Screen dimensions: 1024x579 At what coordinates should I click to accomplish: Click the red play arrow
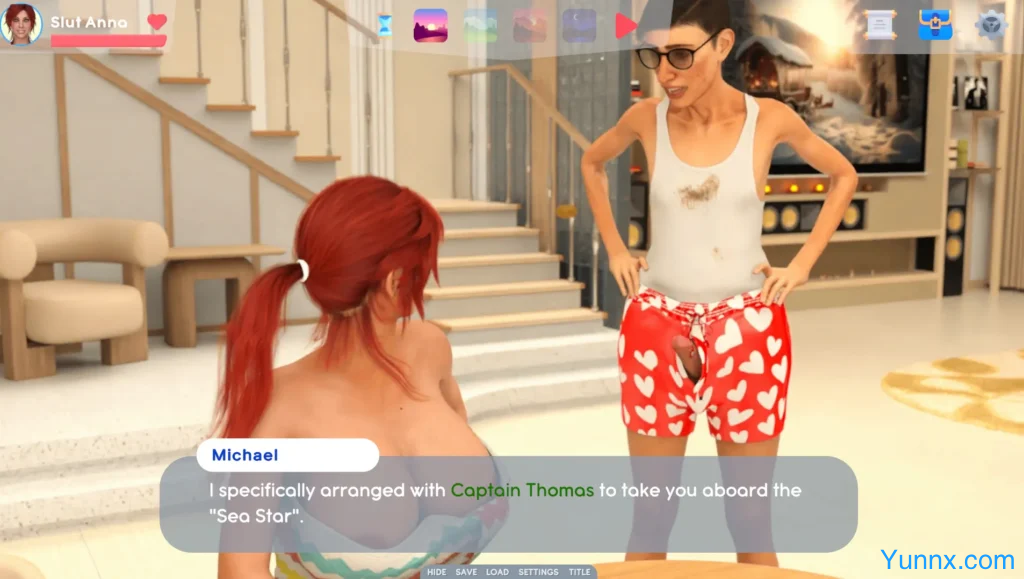(x=625, y=25)
